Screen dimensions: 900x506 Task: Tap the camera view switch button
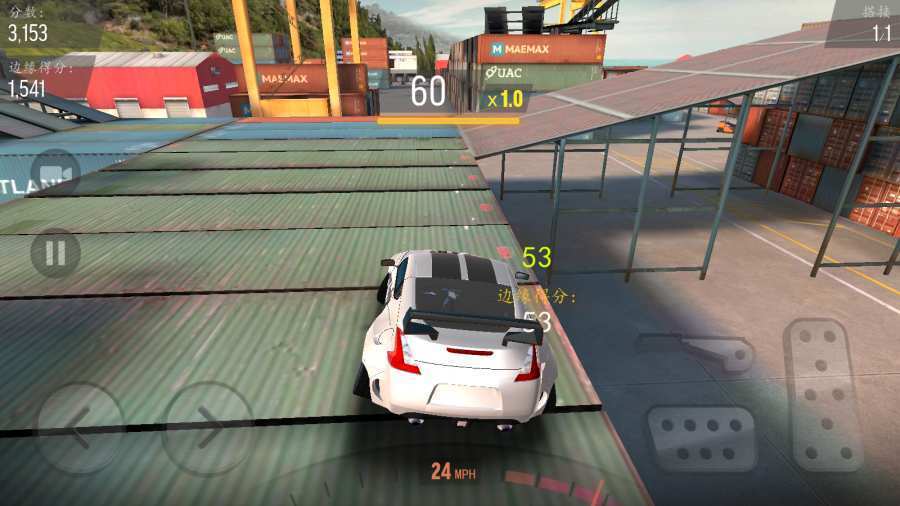pos(55,174)
